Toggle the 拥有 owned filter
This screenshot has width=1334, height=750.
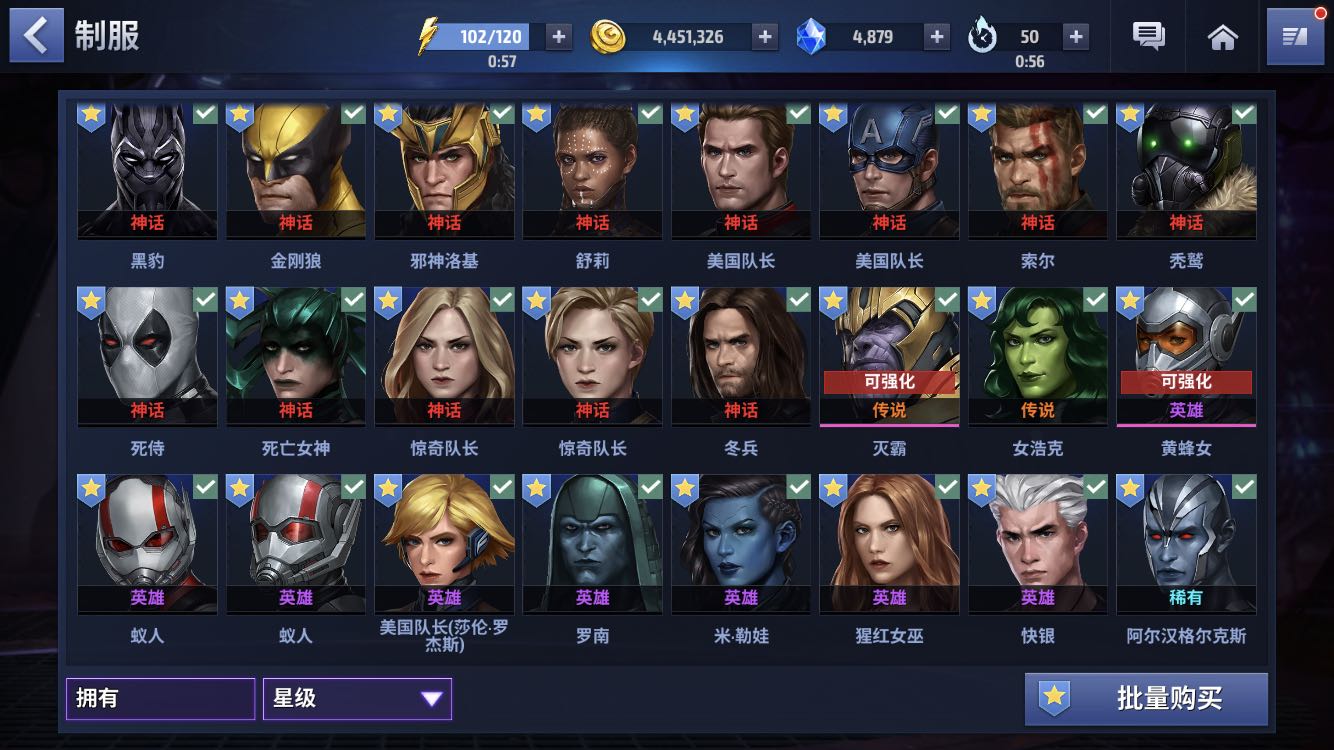pyautogui.click(x=160, y=699)
